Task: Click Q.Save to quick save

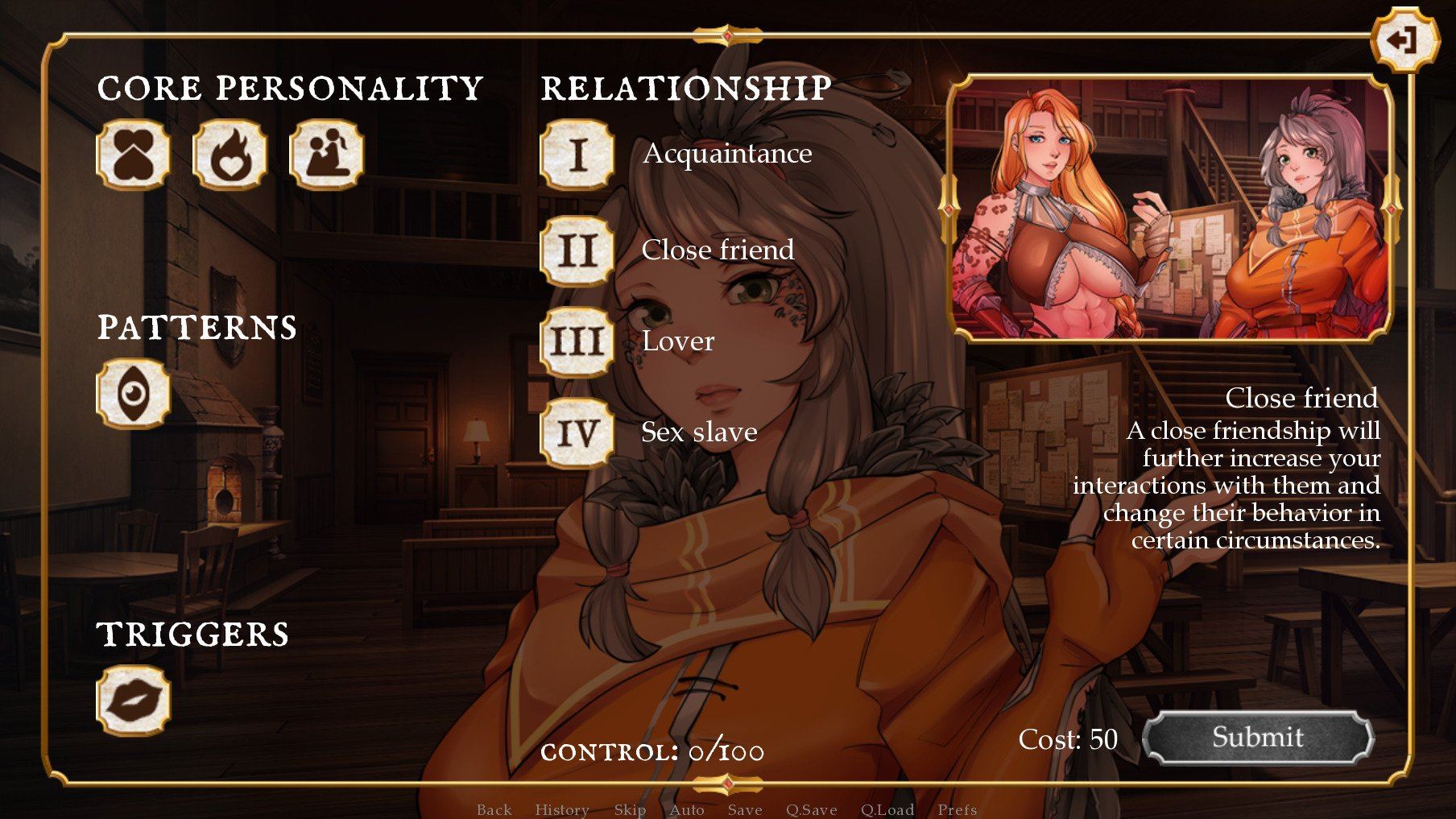Action: [811, 809]
